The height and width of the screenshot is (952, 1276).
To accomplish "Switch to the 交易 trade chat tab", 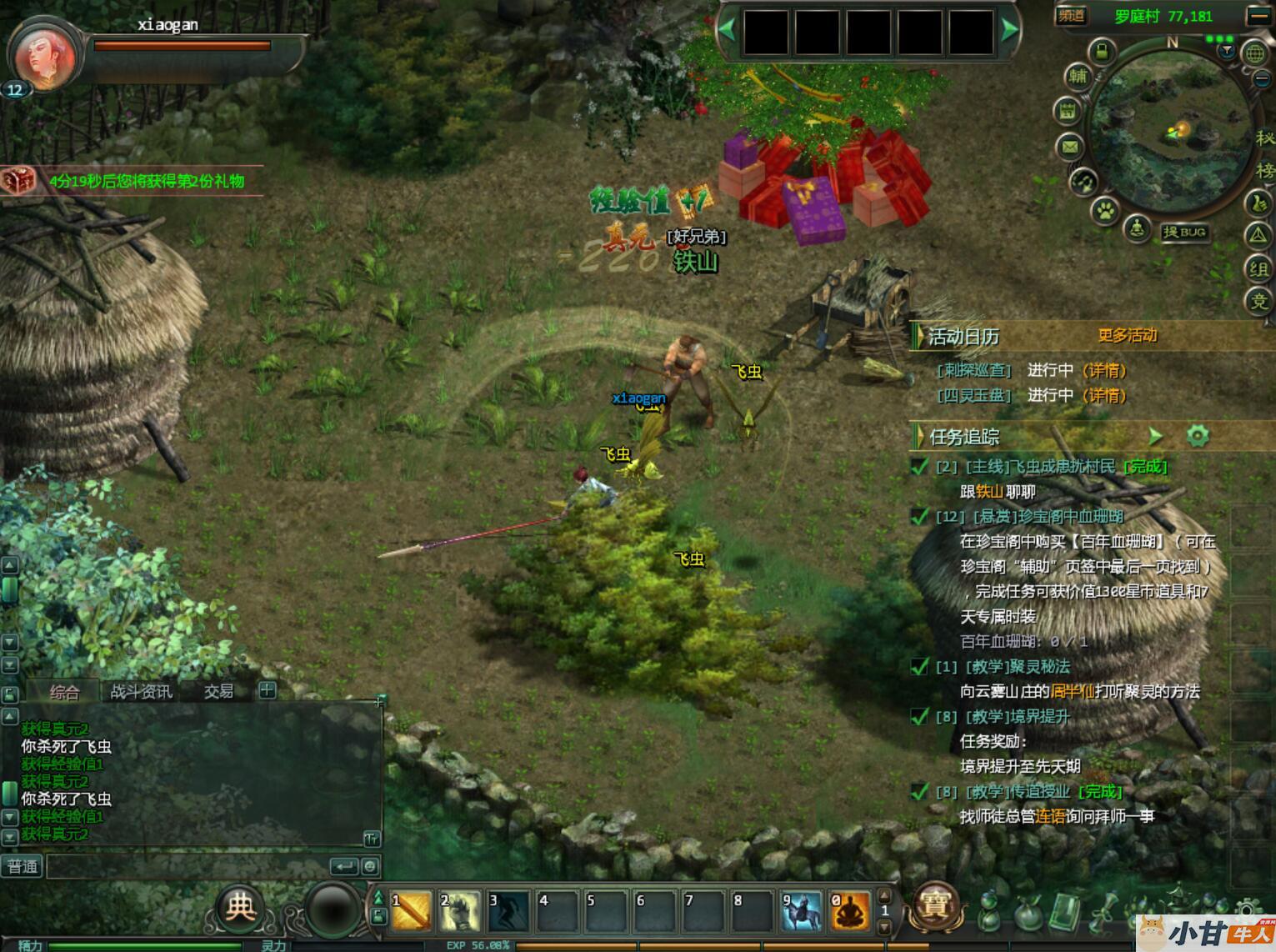I will (218, 691).
